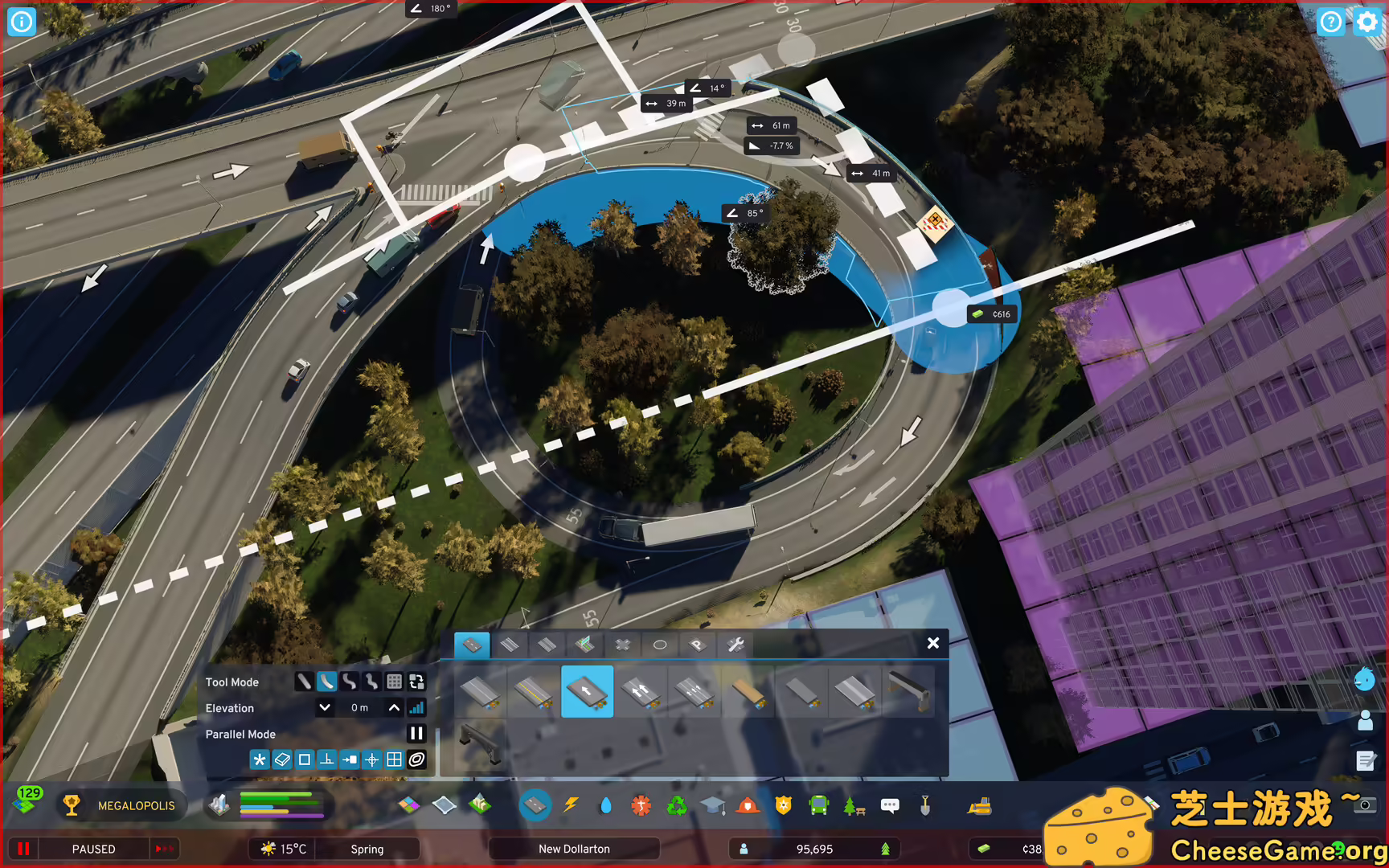Switch to the Parking roads tab
1389x868 pixels.
click(x=697, y=645)
